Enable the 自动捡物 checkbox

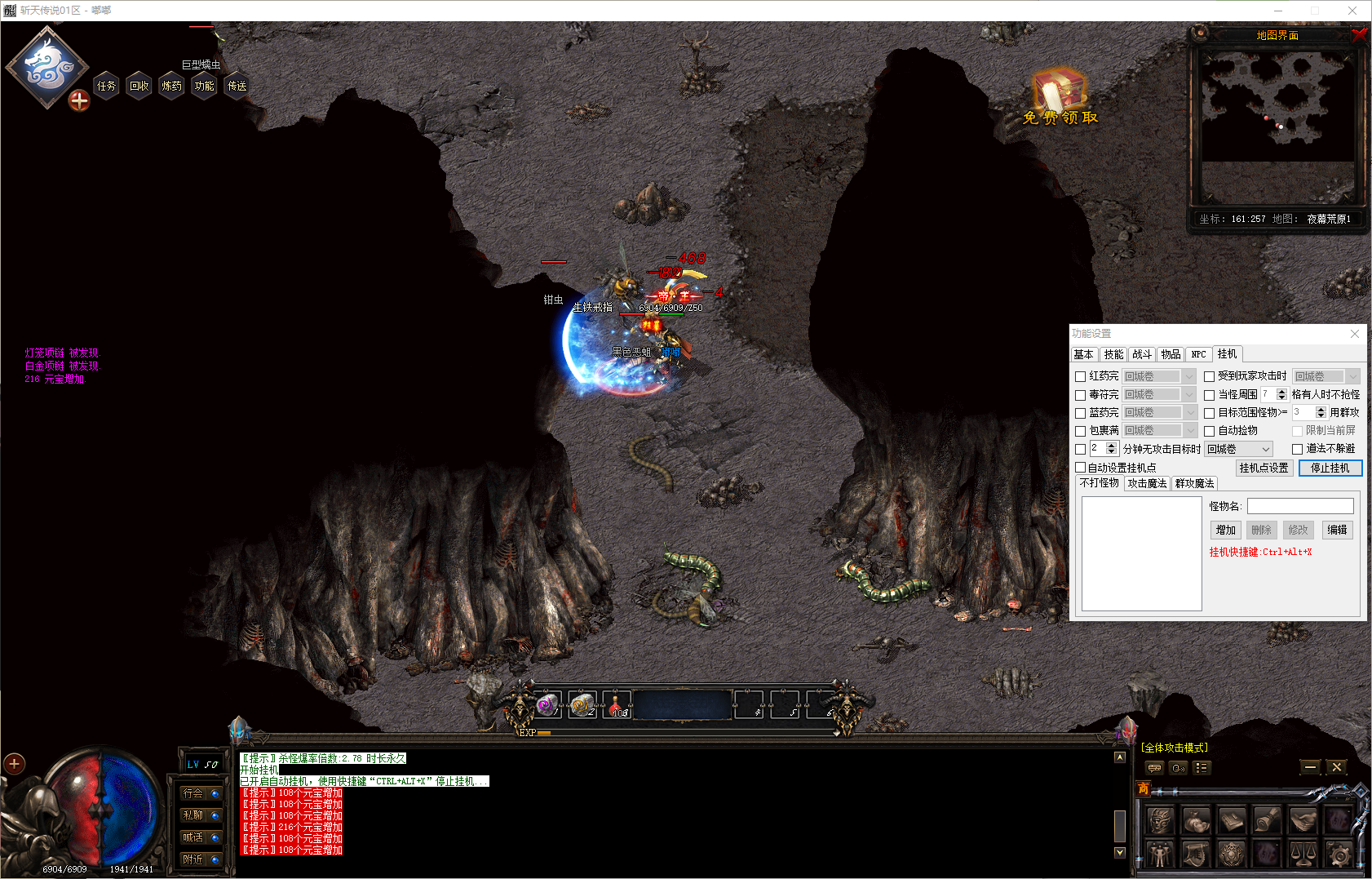(x=1210, y=431)
